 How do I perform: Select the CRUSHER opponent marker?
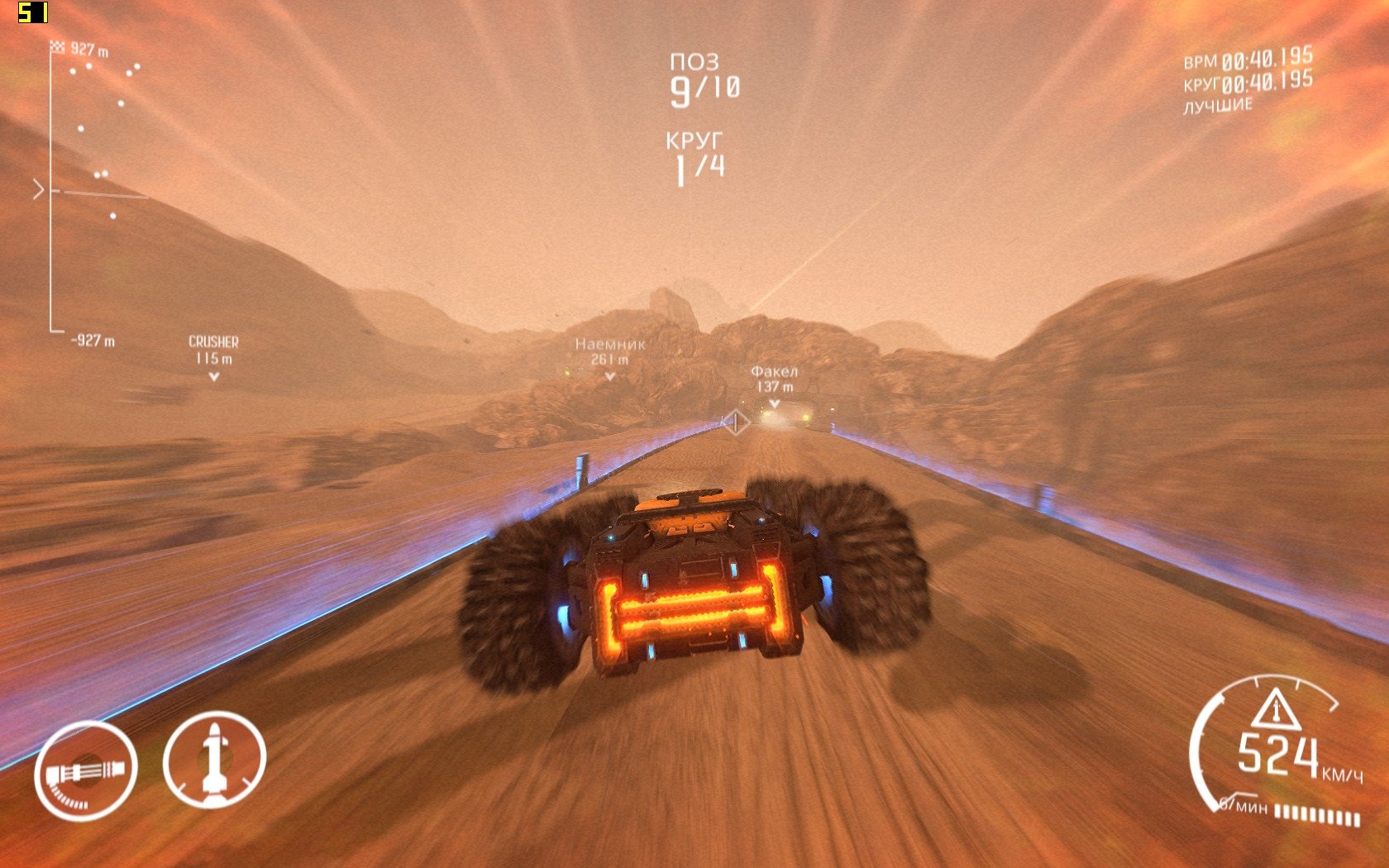pyautogui.click(x=213, y=357)
